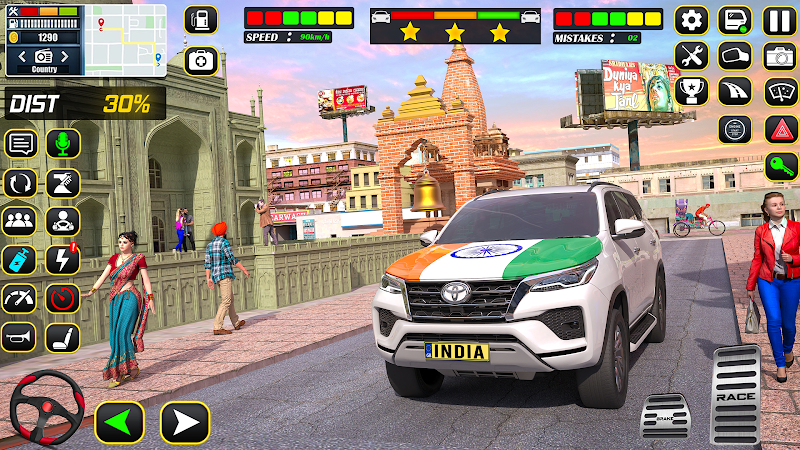Viewport: 800px width, 450px height.
Task: Toggle the car door icon
Action: (735, 21)
